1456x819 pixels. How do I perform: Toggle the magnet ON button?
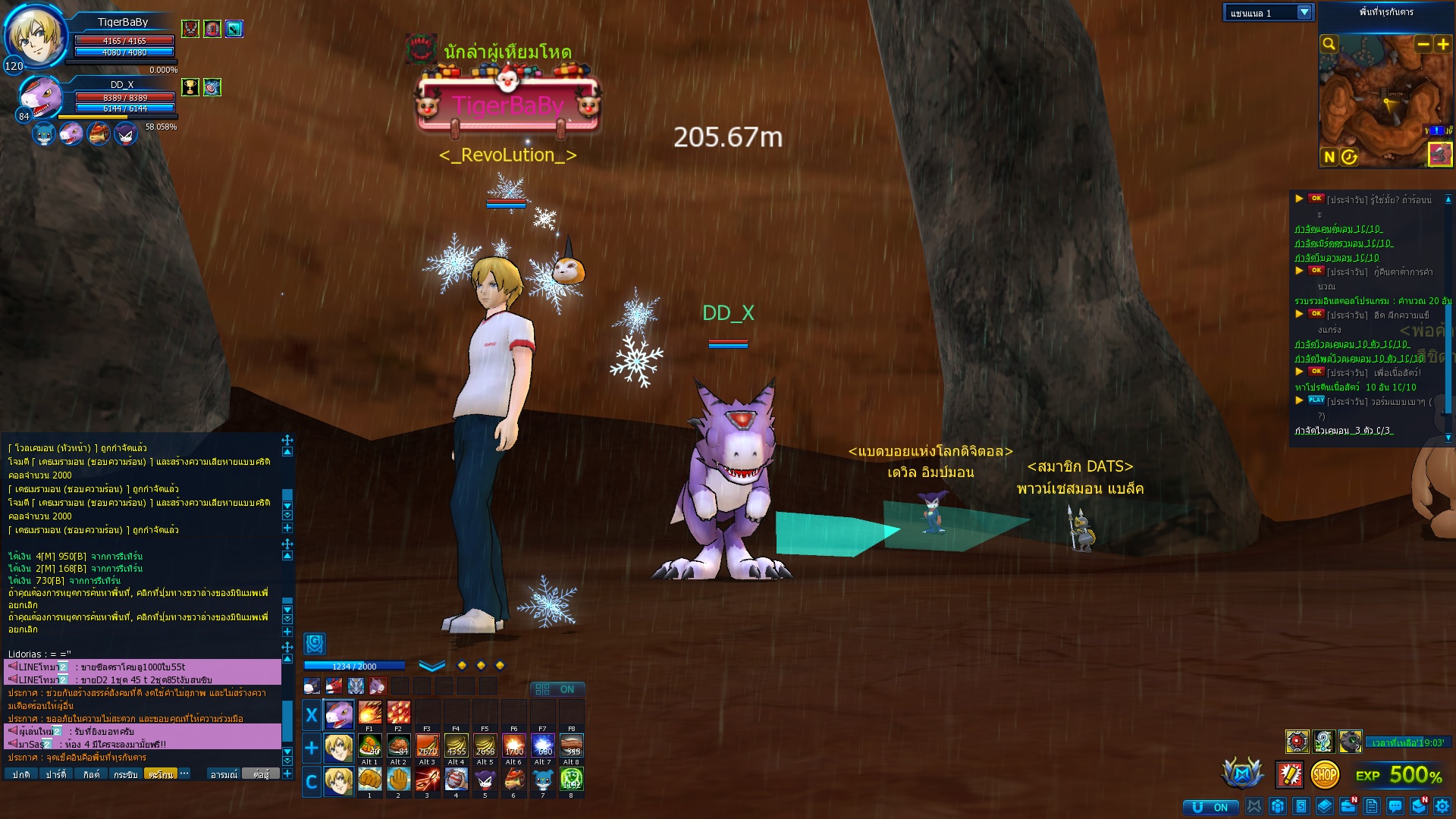click(1211, 807)
